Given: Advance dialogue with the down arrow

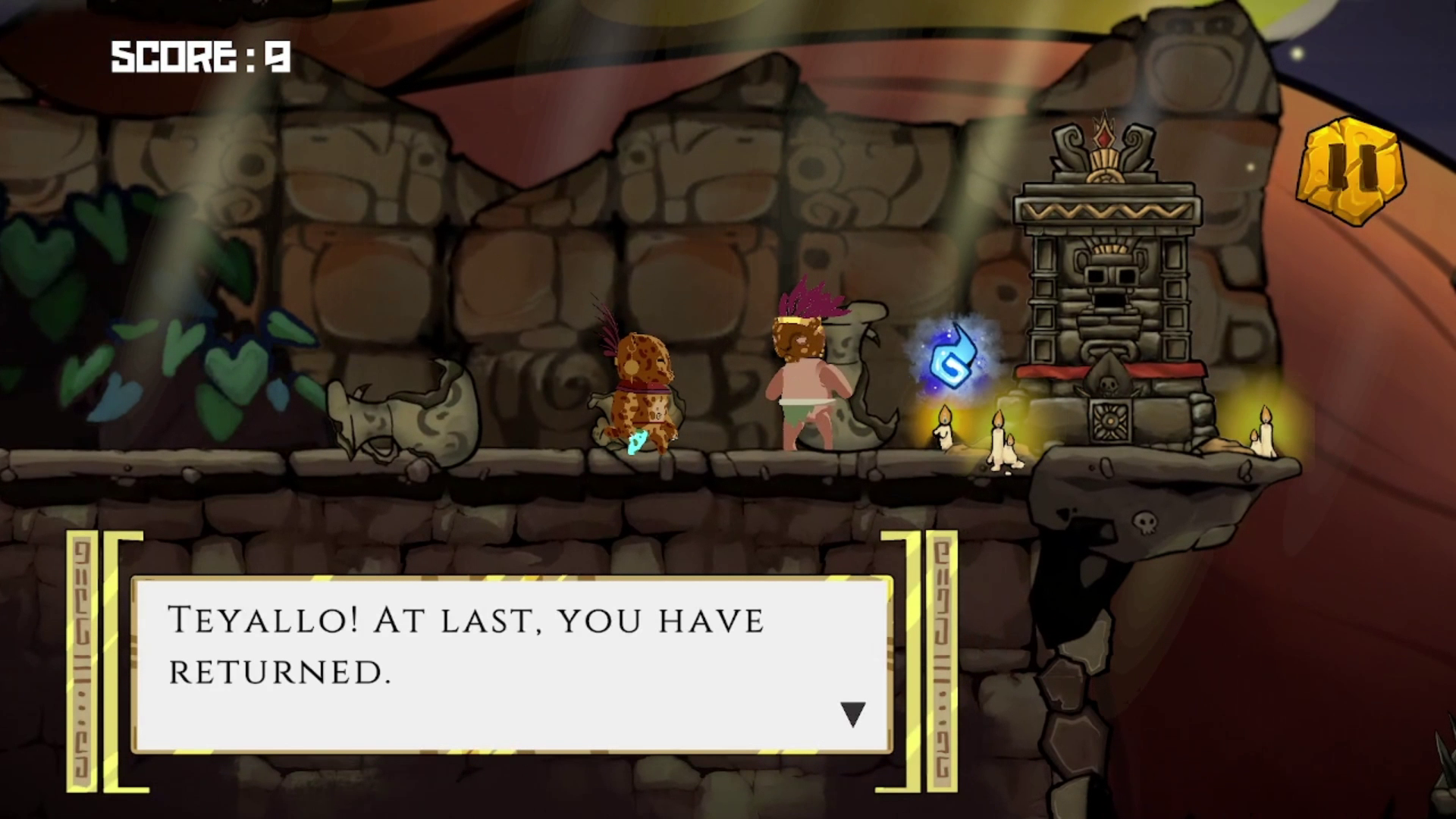Looking at the screenshot, I should [x=852, y=714].
